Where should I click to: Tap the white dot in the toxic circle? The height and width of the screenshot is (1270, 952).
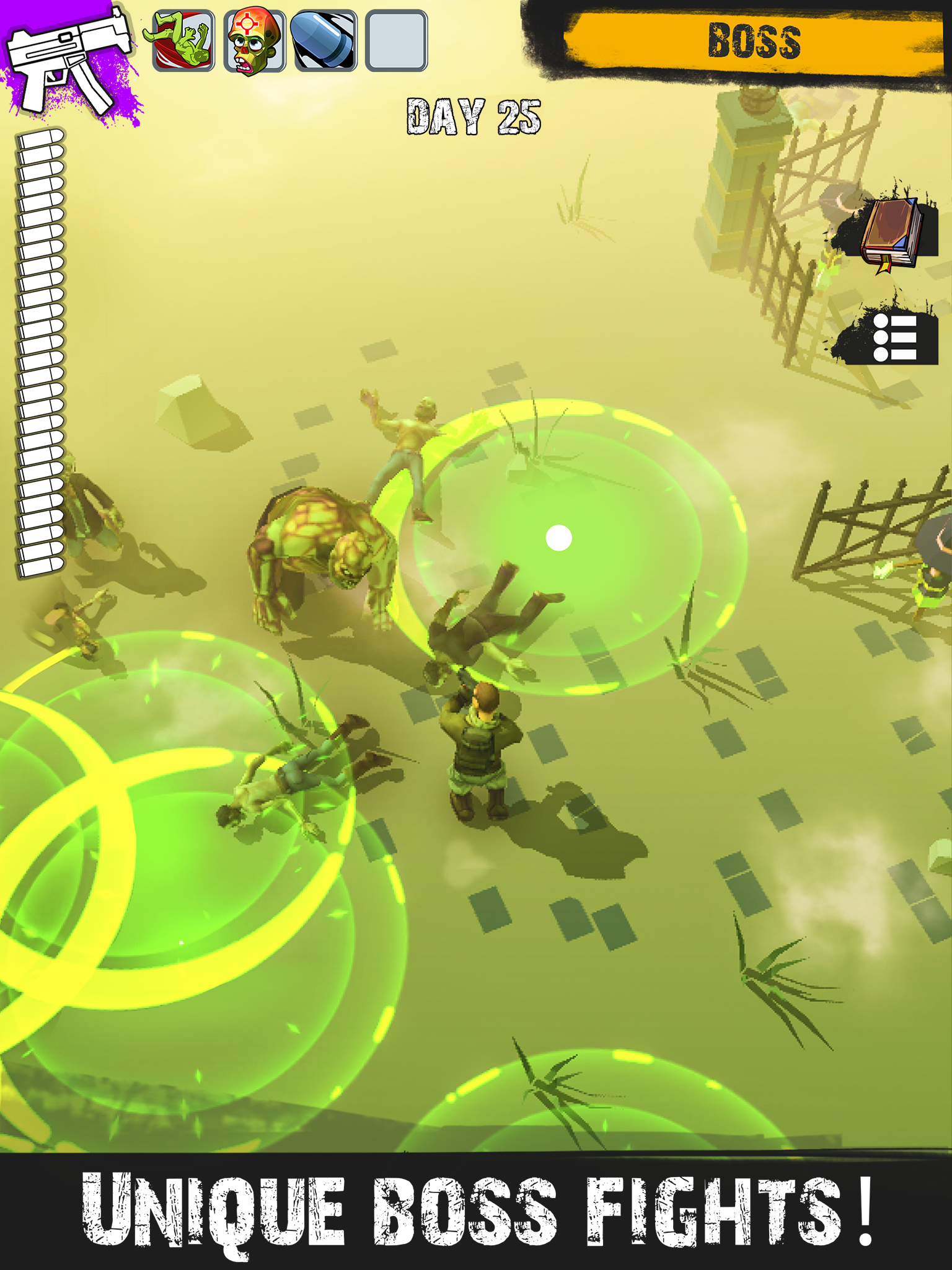(x=558, y=538)
